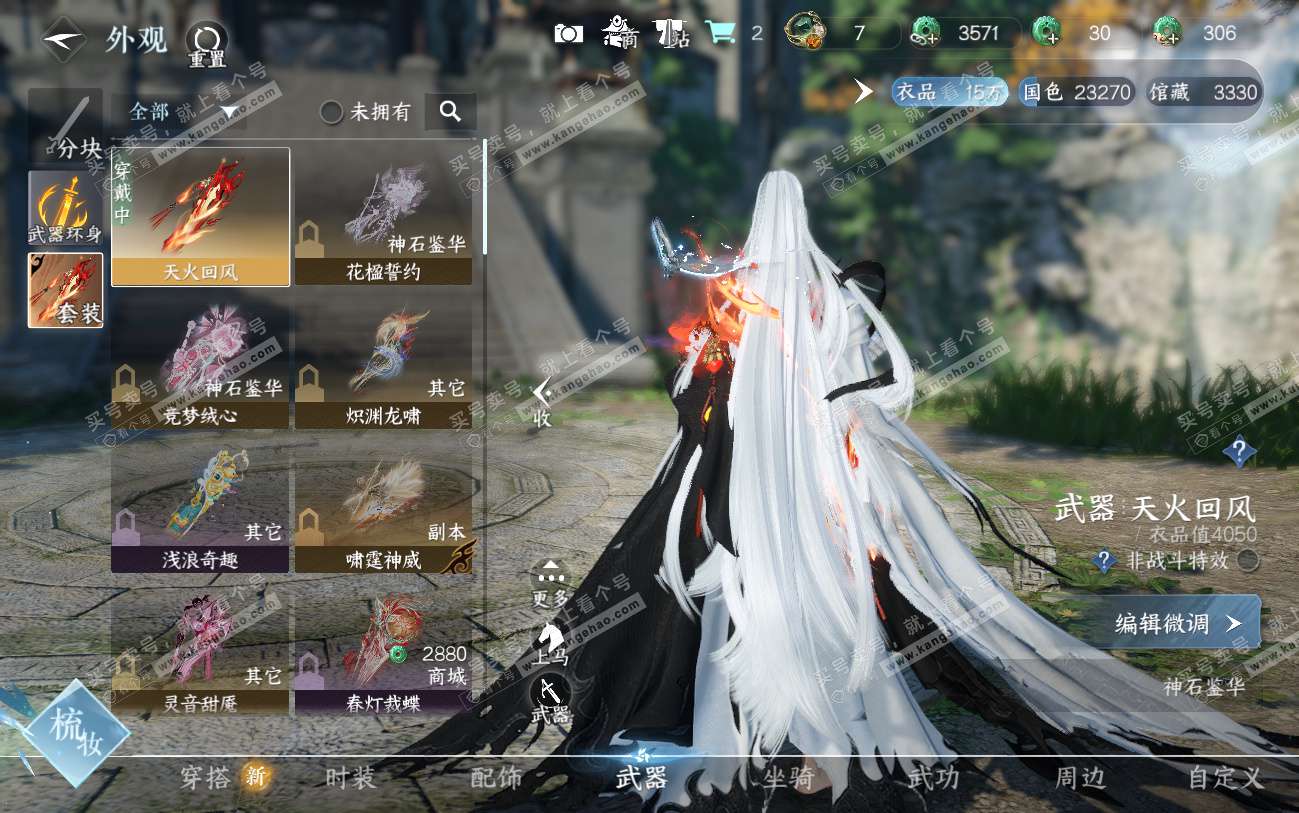Open the 全部 filter dropdown
1299x813 pixels.
coord(178,111)
